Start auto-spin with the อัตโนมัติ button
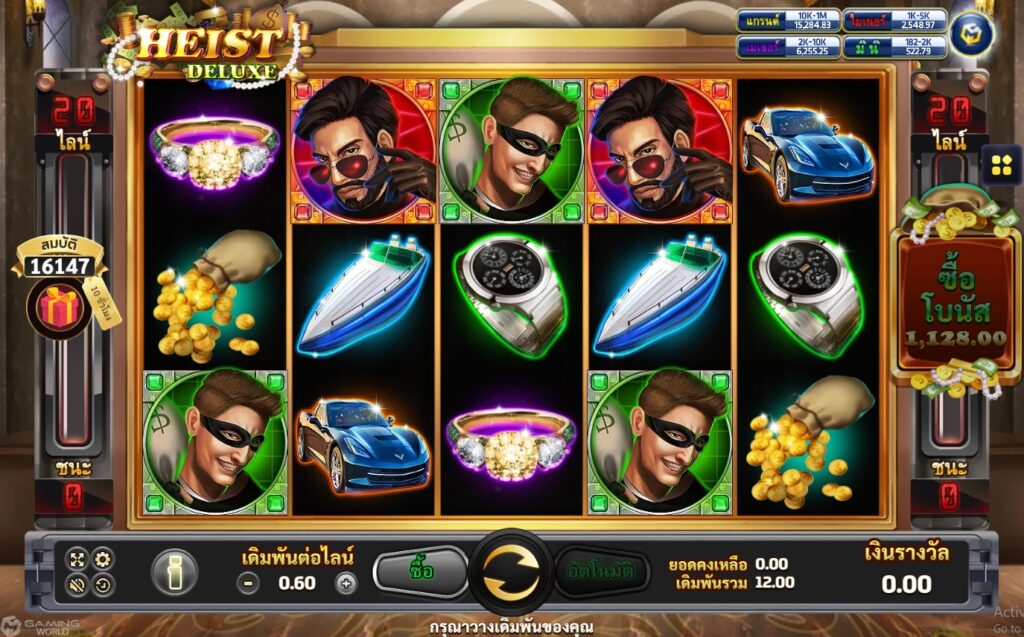 tap(601, 572)
